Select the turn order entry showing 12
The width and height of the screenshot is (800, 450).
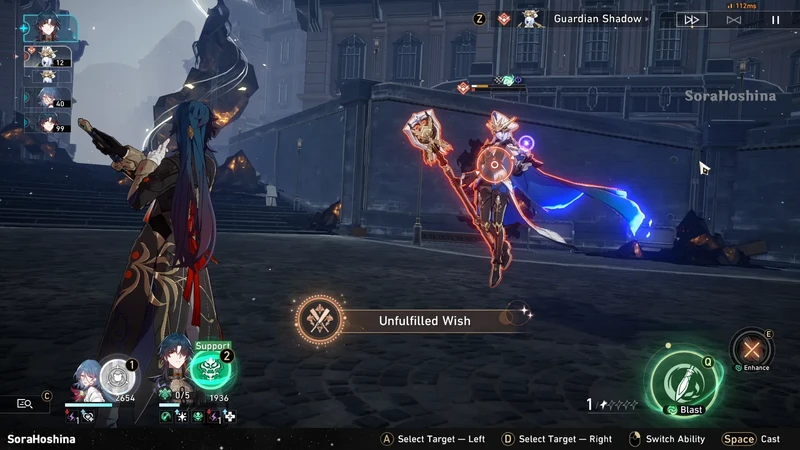click(47, 57)
